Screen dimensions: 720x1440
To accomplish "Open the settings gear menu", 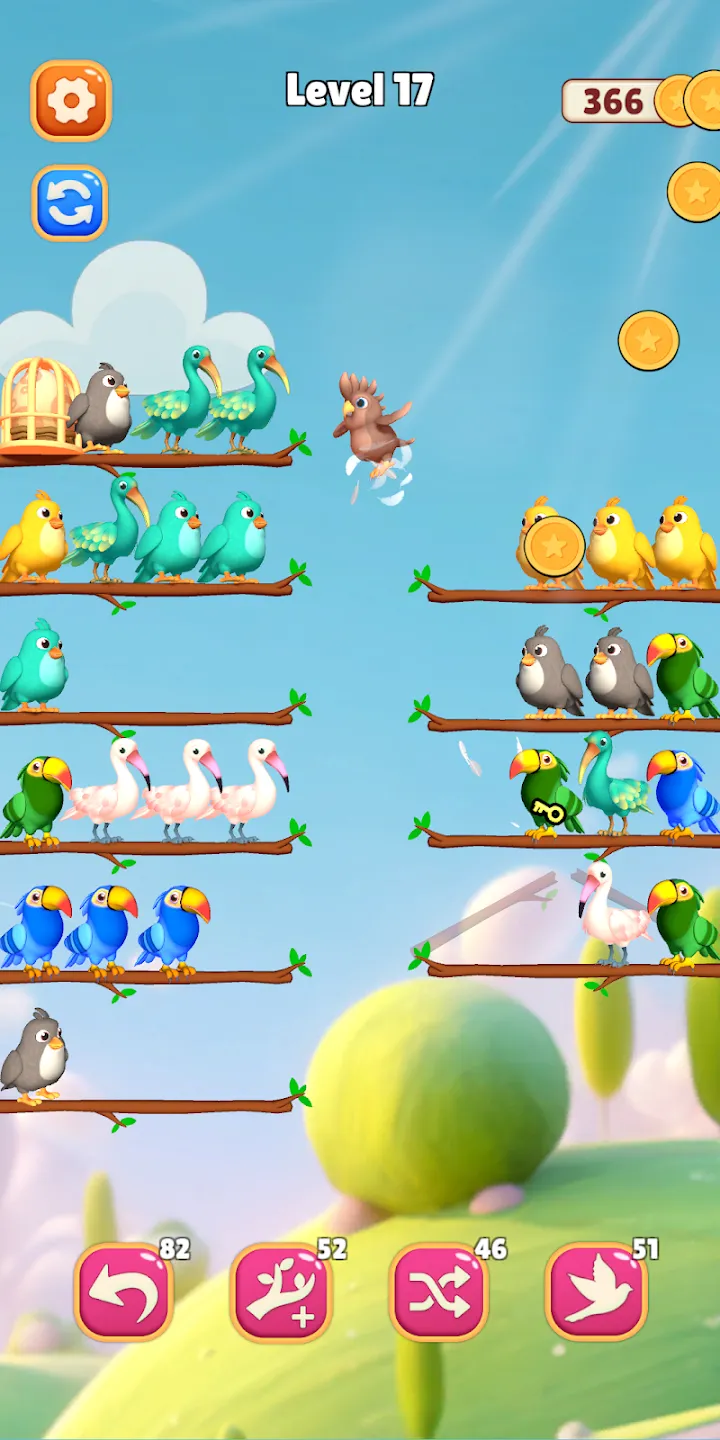I will tap(71, 101).
